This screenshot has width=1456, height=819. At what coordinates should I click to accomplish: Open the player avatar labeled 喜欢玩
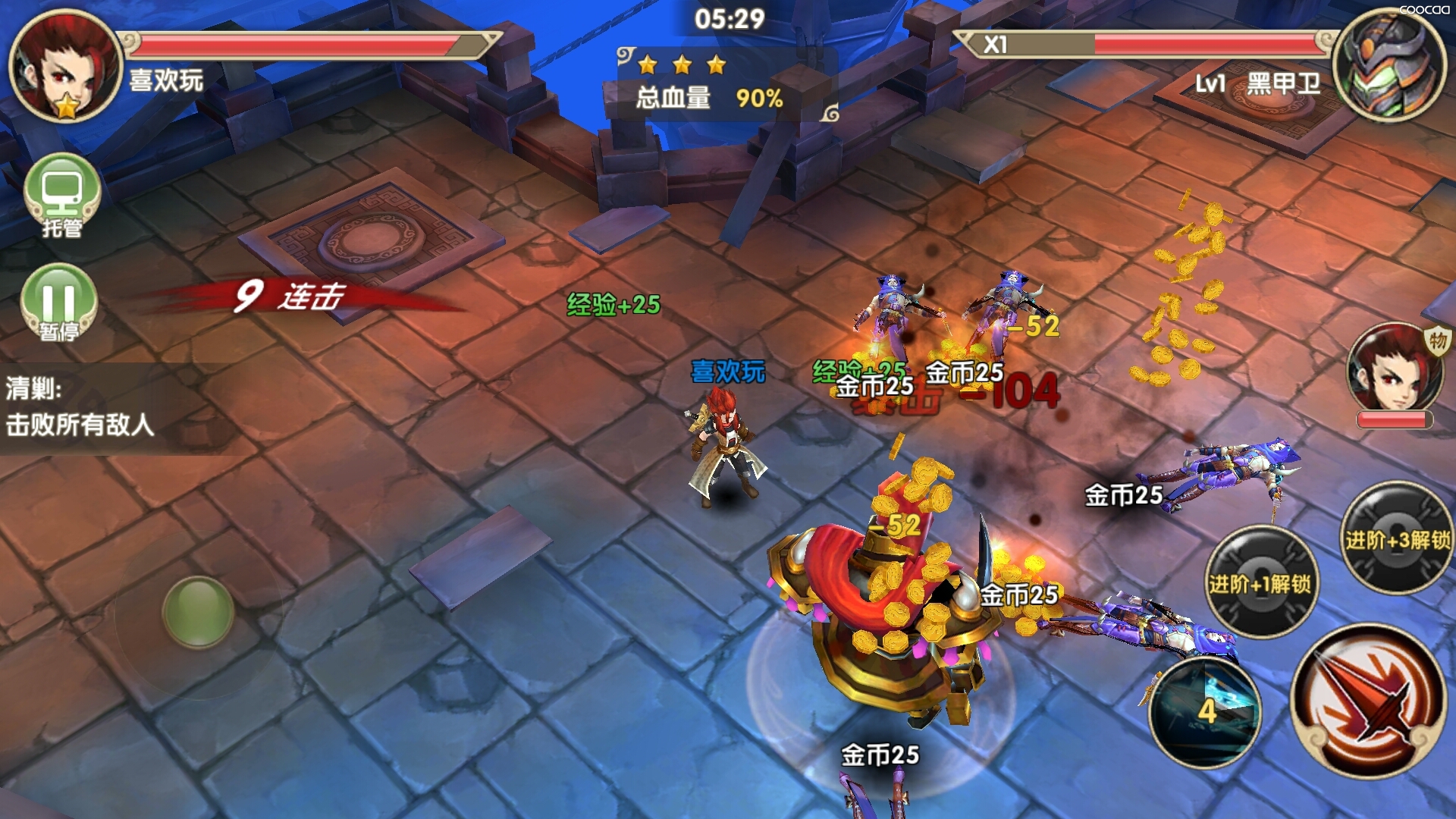pyautogui.click(x=65, y=66)
